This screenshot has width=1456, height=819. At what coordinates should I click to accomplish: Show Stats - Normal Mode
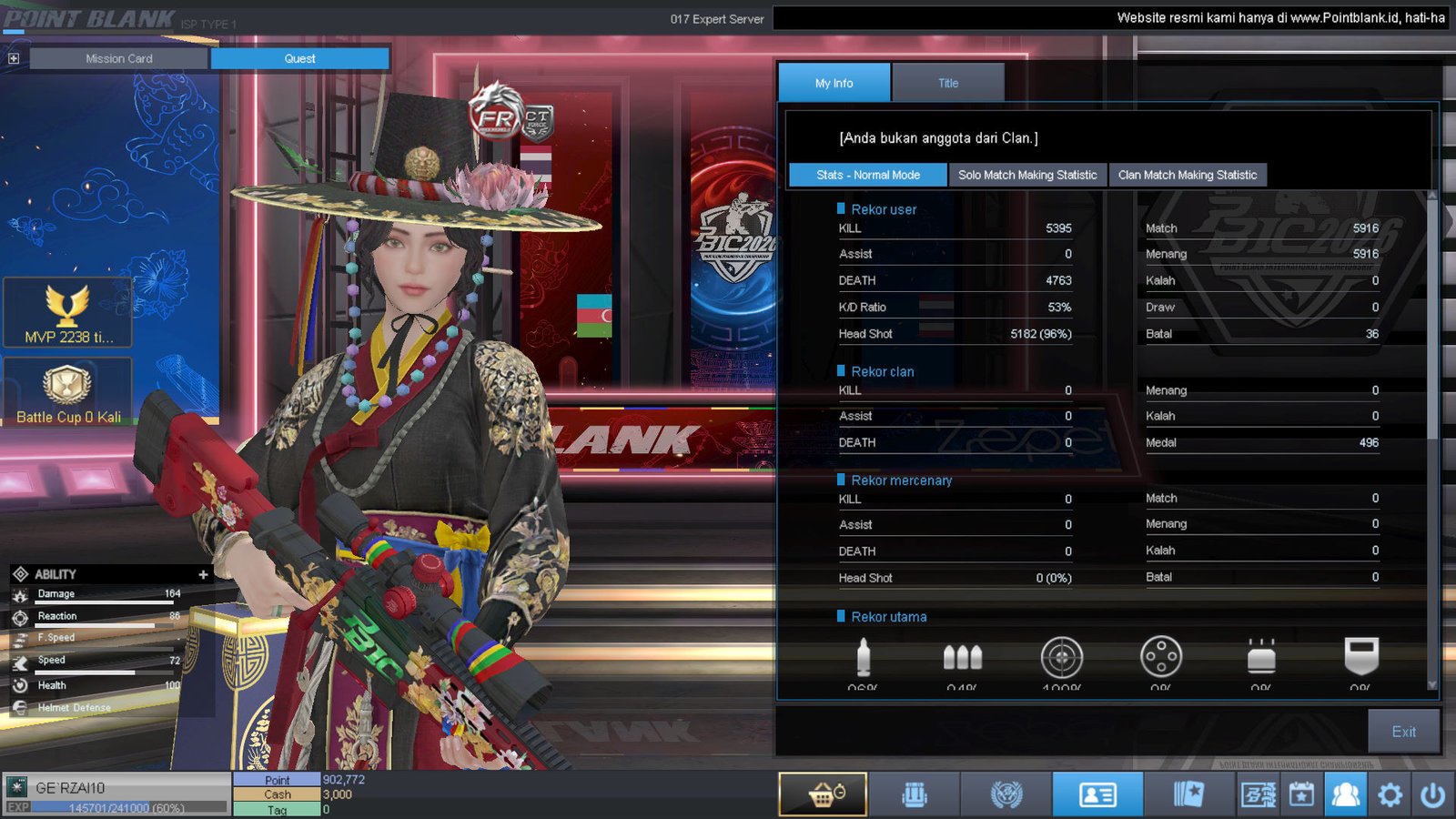[x=867, y=175]
